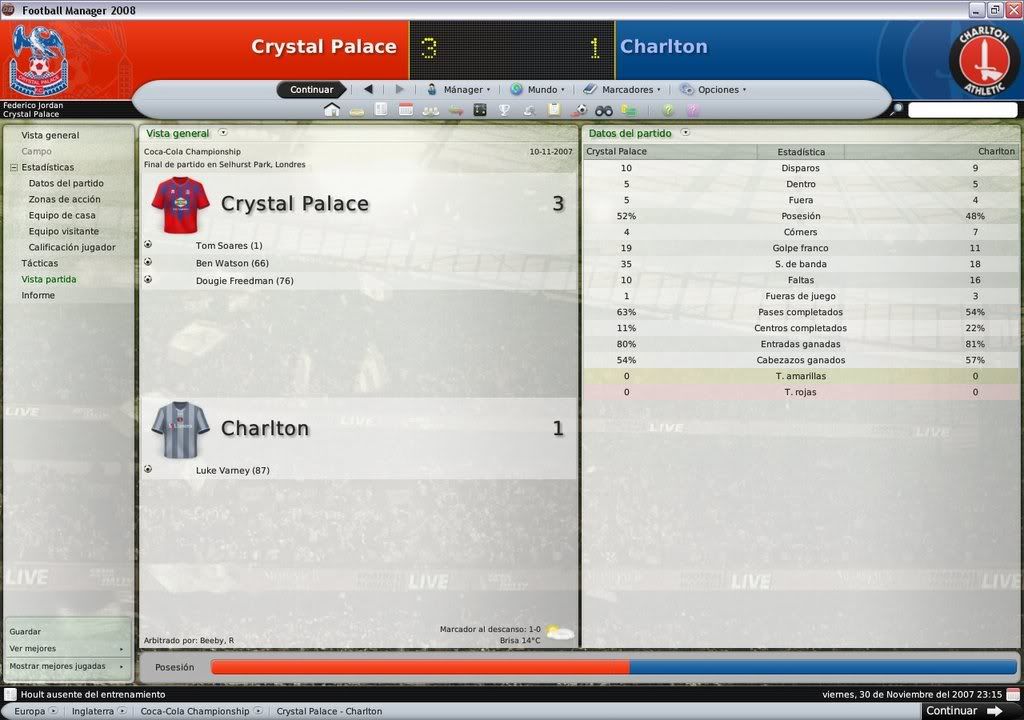1024x720 pixels.
Task: Open the Marcadores dropdown menu
Action: click(x=622, y=90)
